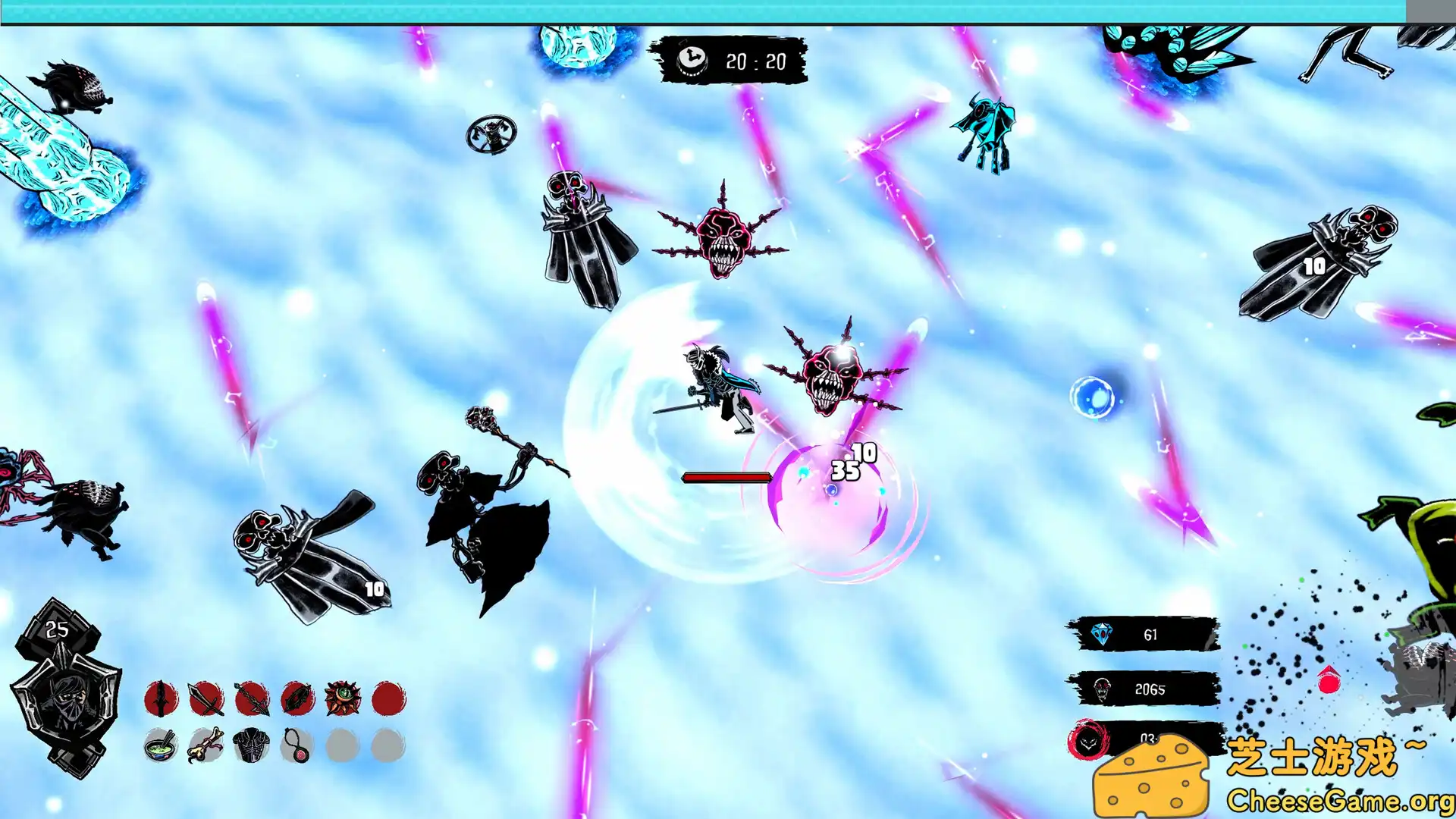The image size is (1456, 819).
Task: Open the CheeseGame.org watermark link
Action: coord(1339,800)
